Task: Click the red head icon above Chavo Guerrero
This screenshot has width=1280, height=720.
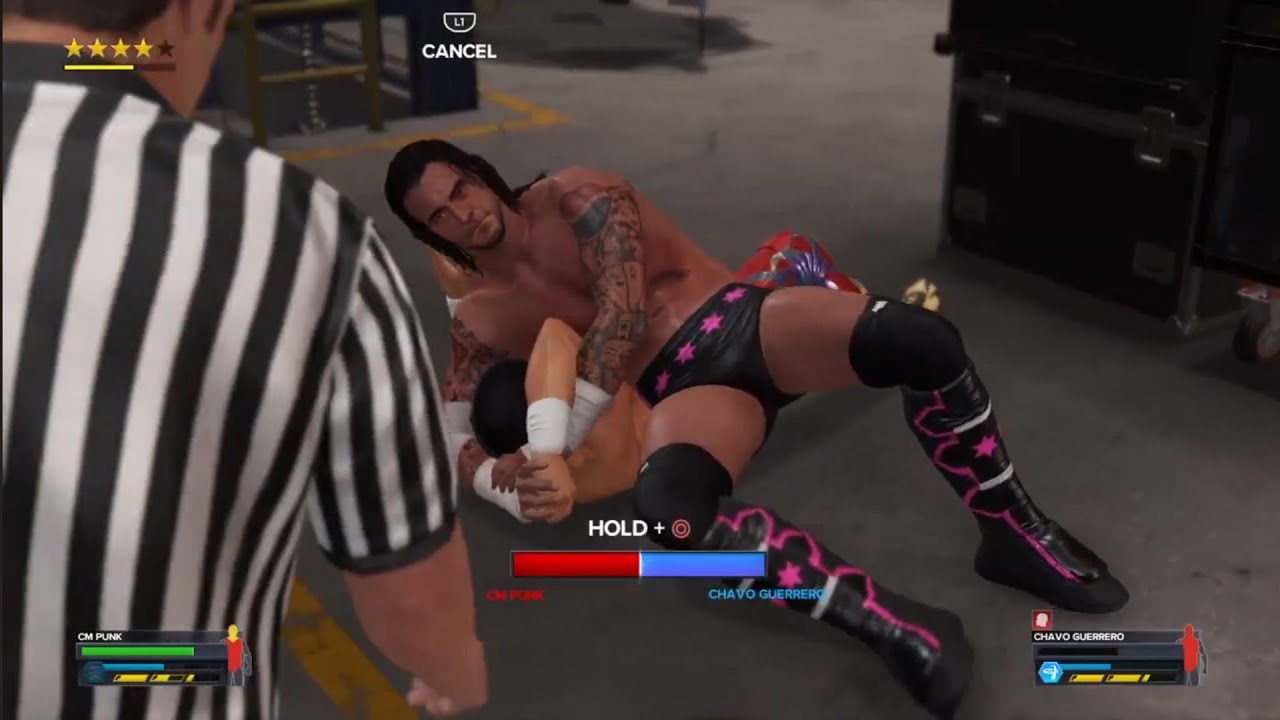Action: click(1041, 620)
